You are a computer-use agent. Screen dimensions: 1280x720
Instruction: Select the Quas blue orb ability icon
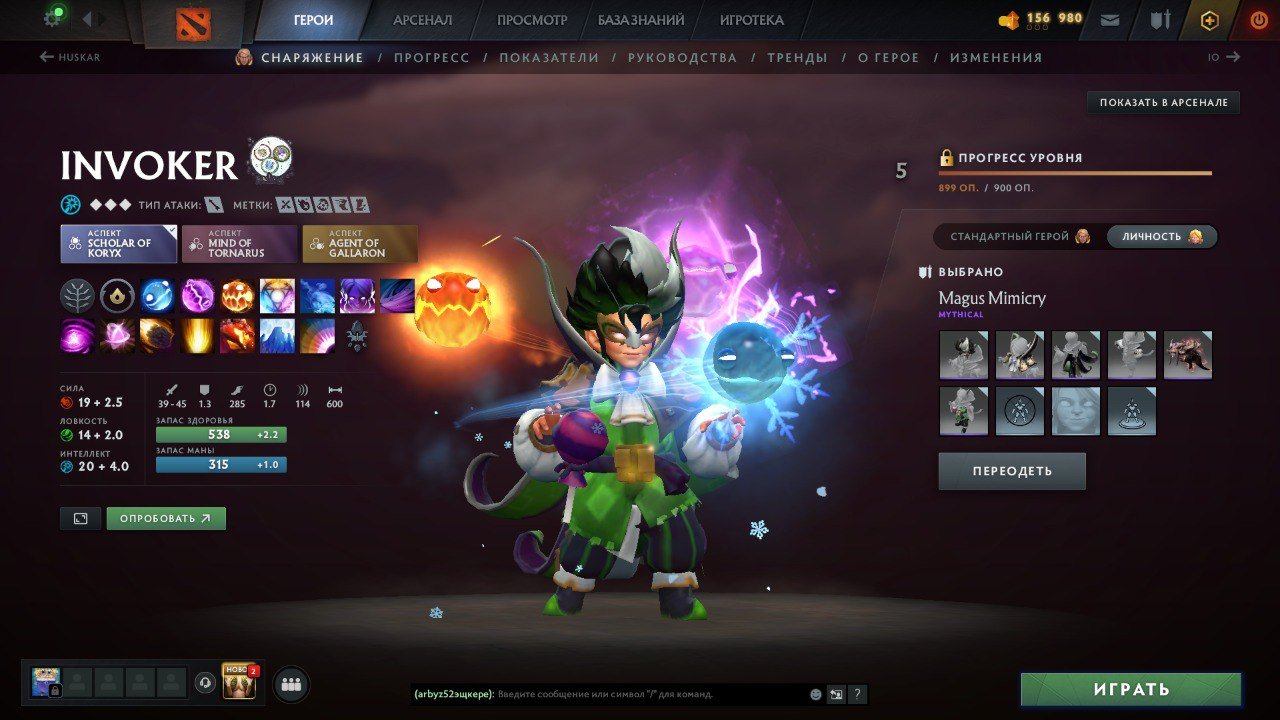click(157, 295)
